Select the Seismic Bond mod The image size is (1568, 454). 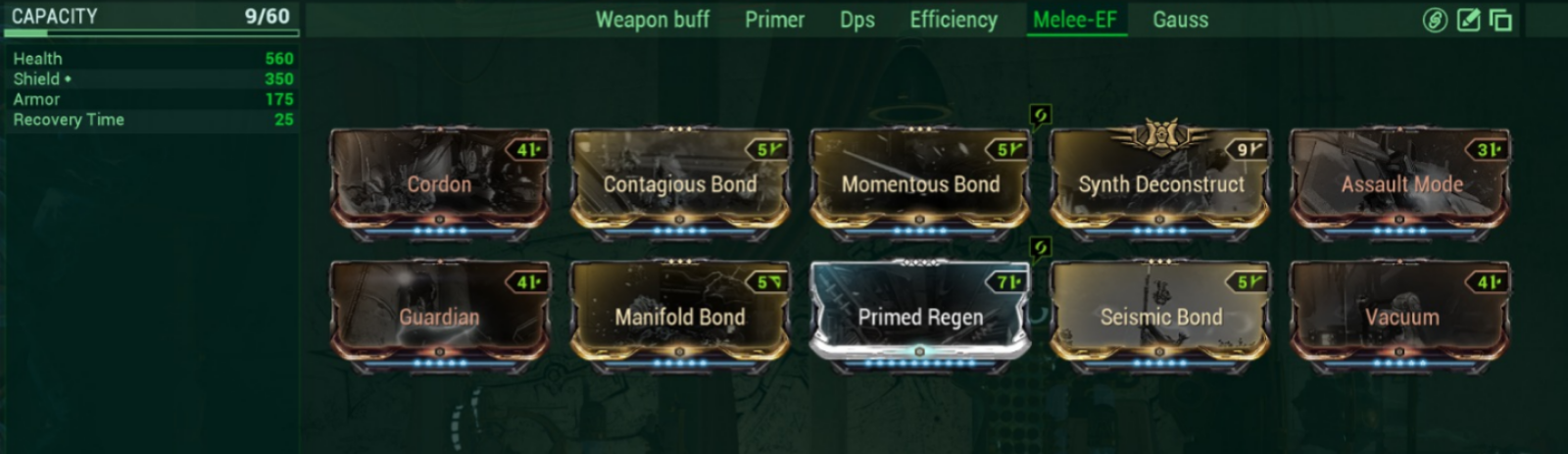[x=1160, y=316]
